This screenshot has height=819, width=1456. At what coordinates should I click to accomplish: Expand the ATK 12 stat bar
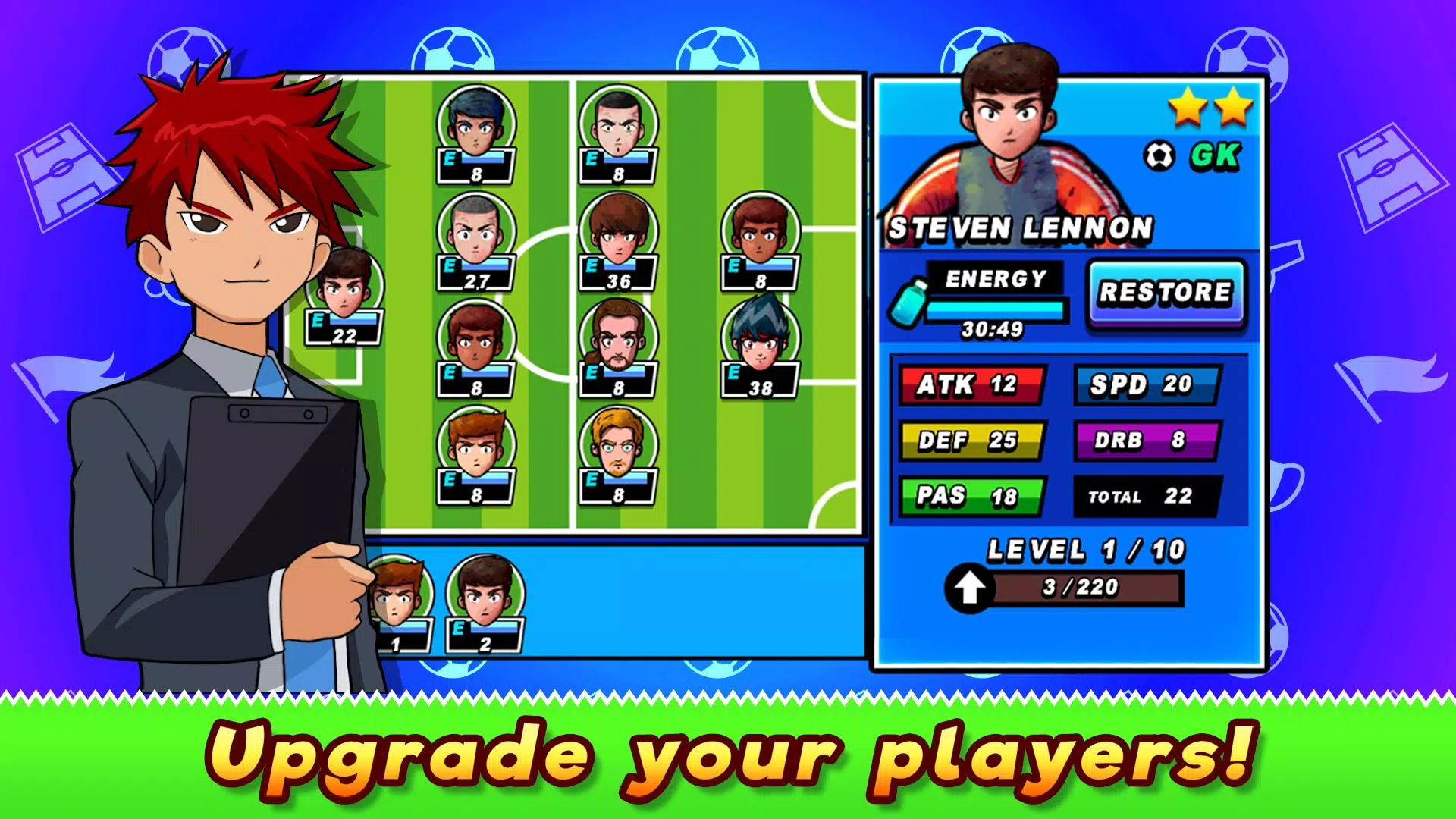pyautogui.click(x=971, y=385)
